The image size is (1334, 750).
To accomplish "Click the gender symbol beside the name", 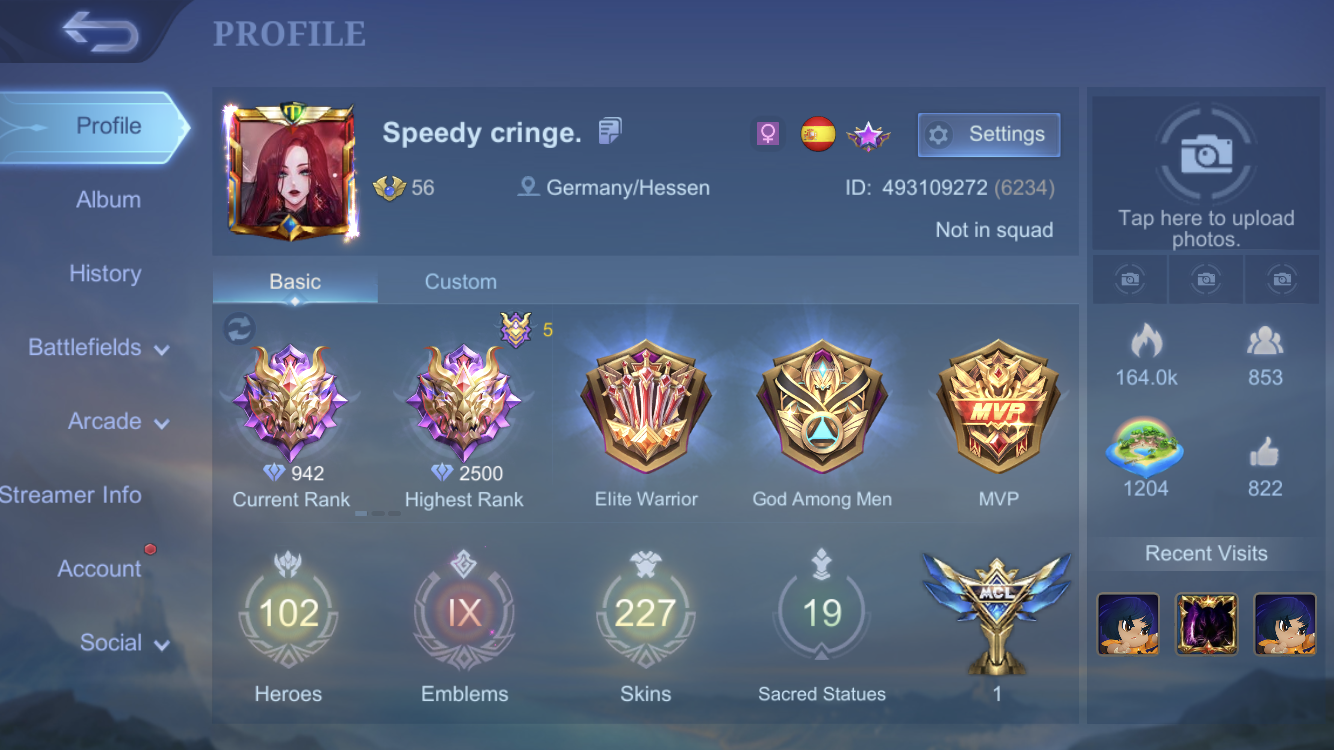I will (766, 131).
